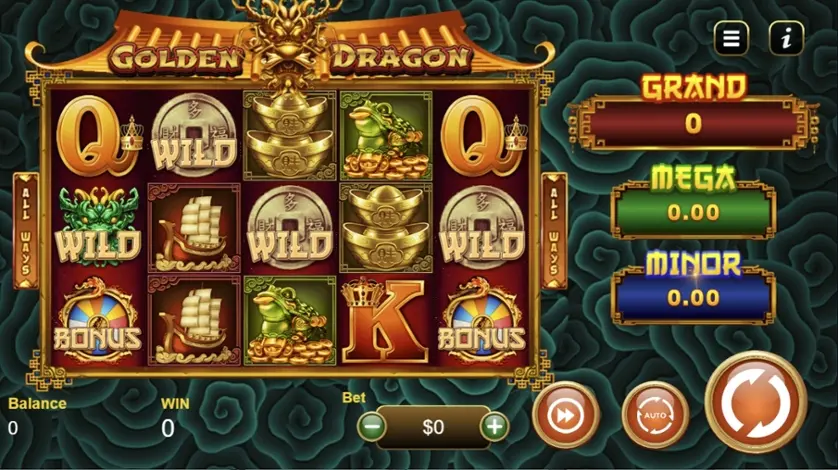Activate the turbo fast-forward button
Image resolution: width=838 pixels, height=470 pixels.
click(566, 416)
